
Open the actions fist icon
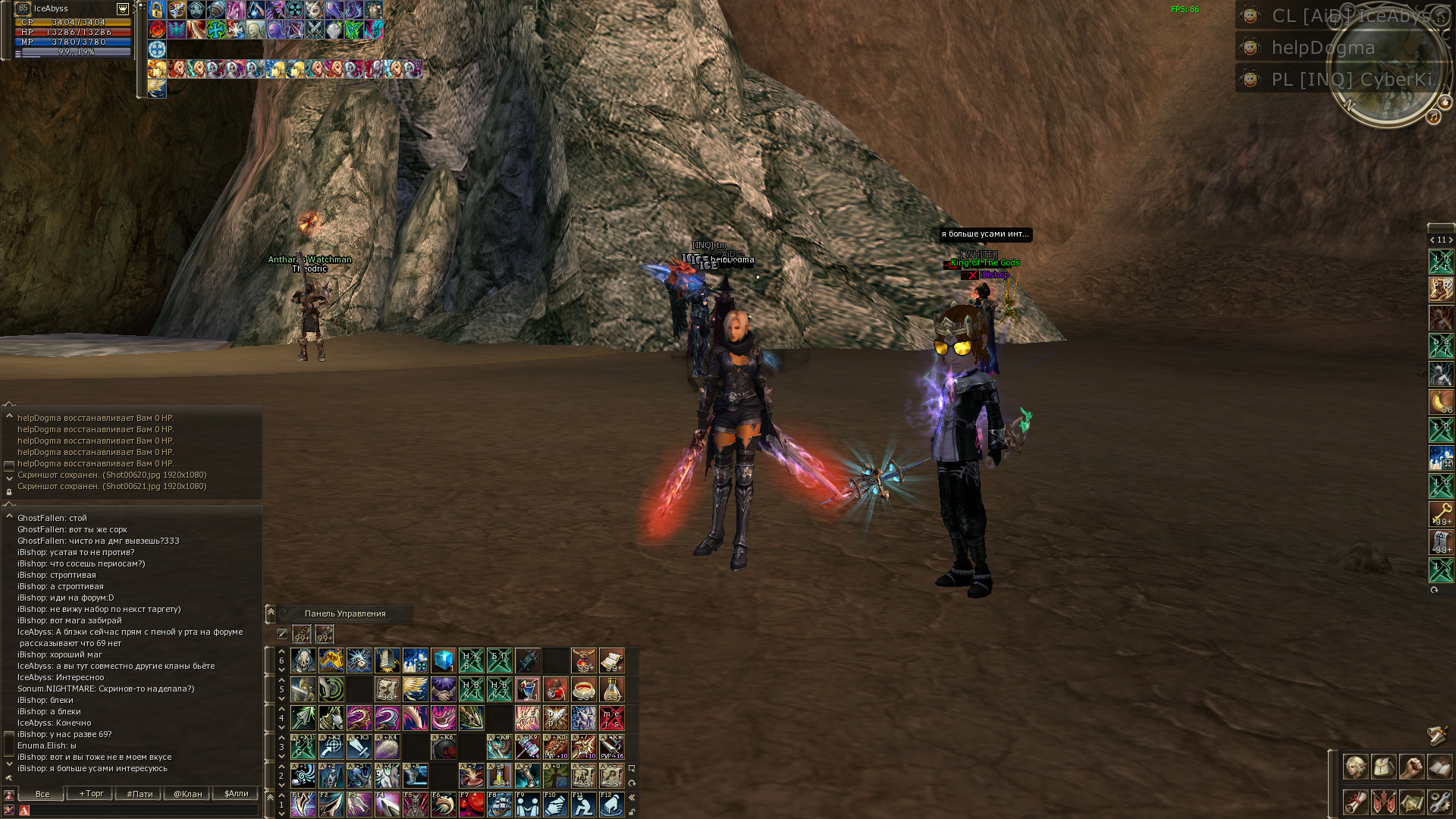[x=1411, y=767]
